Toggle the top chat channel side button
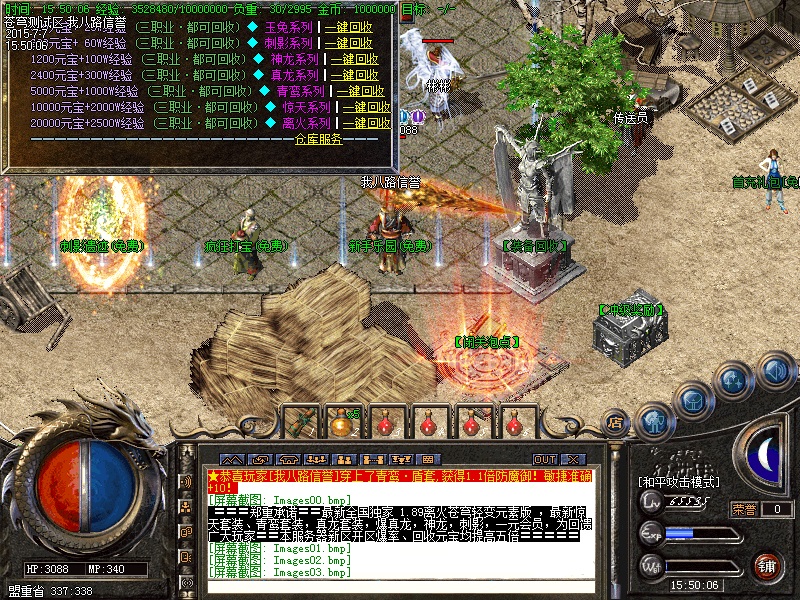Viewport: 800px width, 600px height. click(186, 481)
